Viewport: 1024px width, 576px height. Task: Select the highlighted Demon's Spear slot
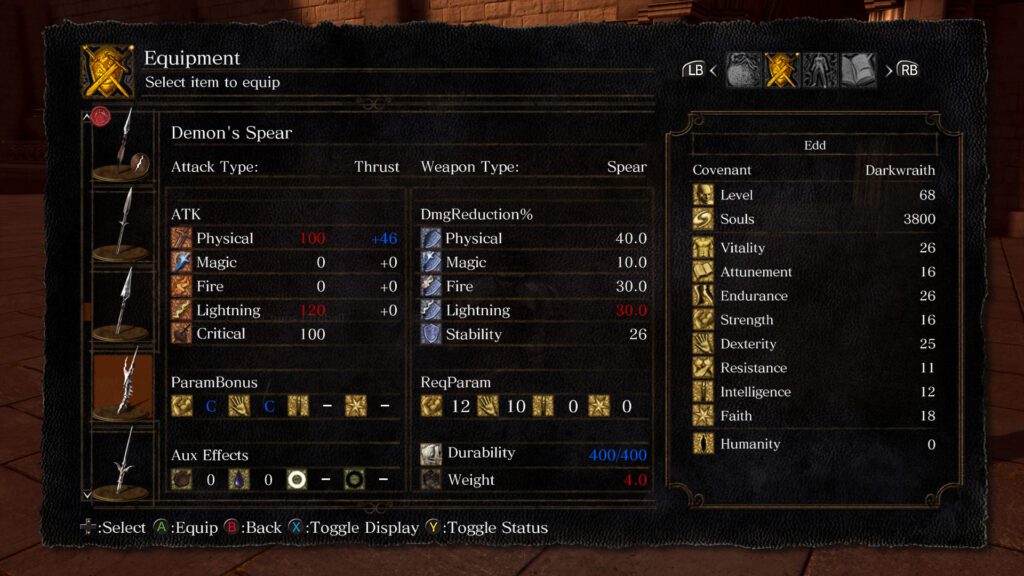coord(122,382)
